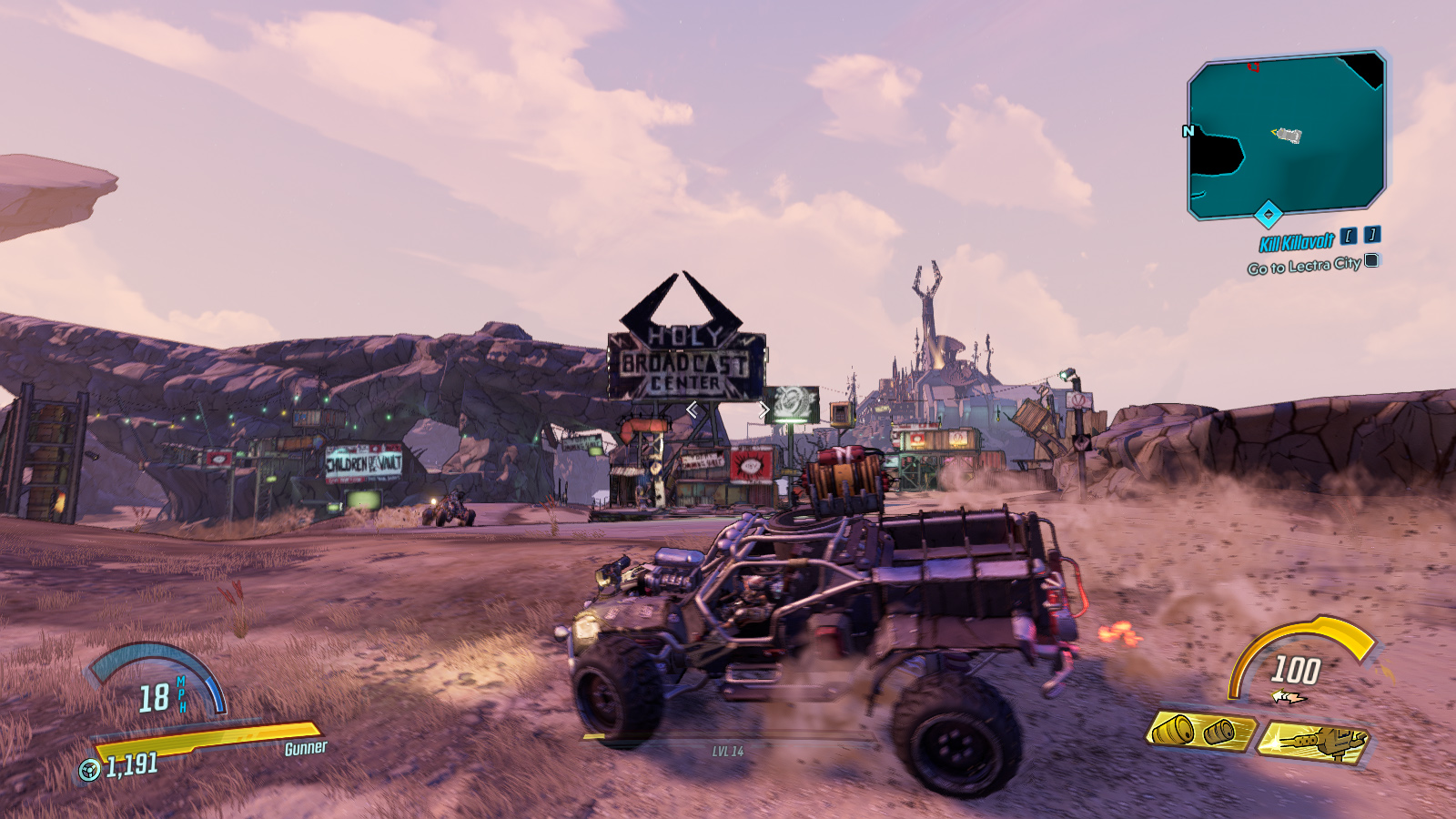This screenshot has height=819, width=1456.
Task: Click the objective diamond marker below the minimap
Action: pos(1269,213)
